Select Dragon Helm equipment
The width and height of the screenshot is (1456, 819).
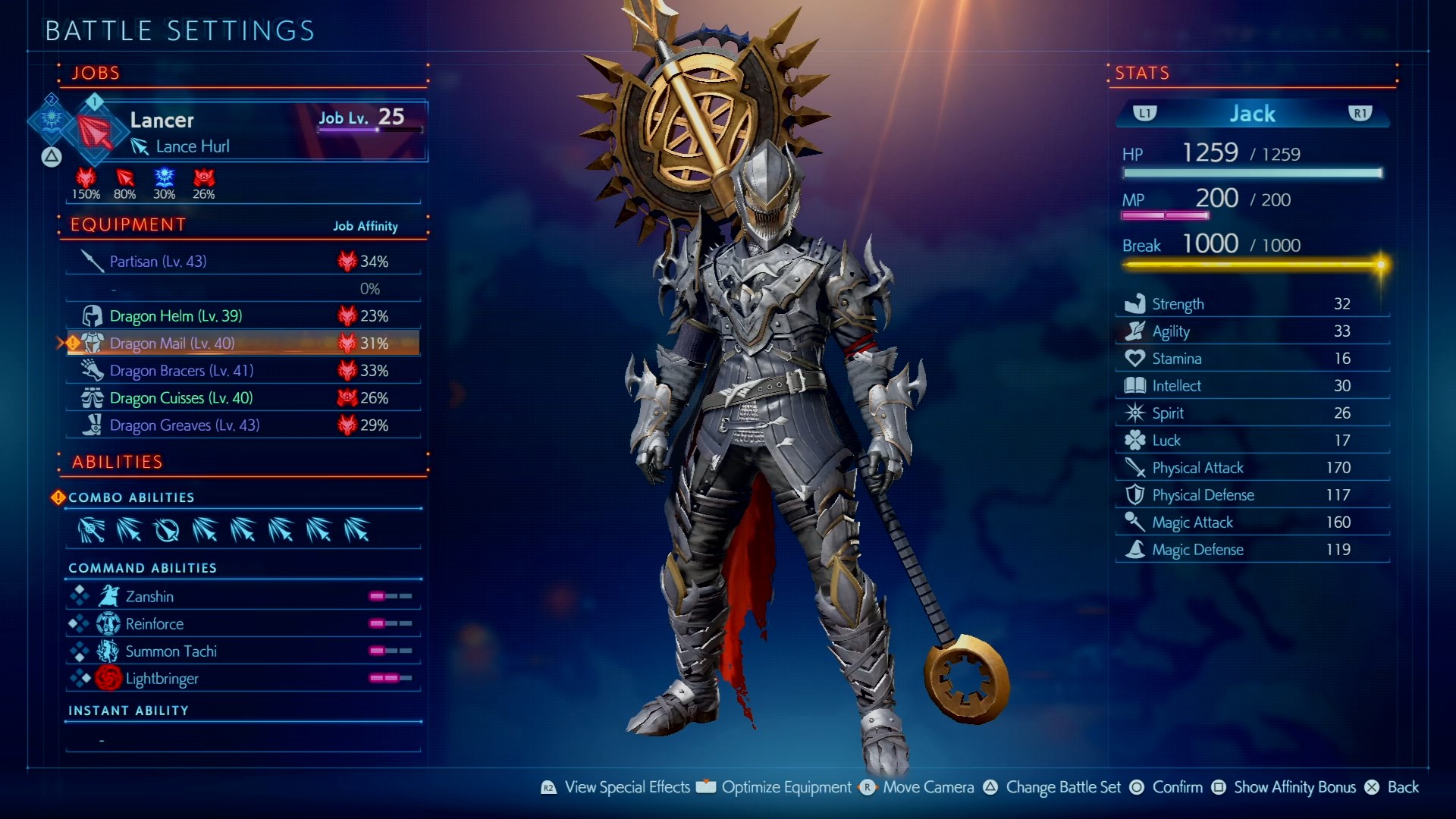(x=243, y=316)
